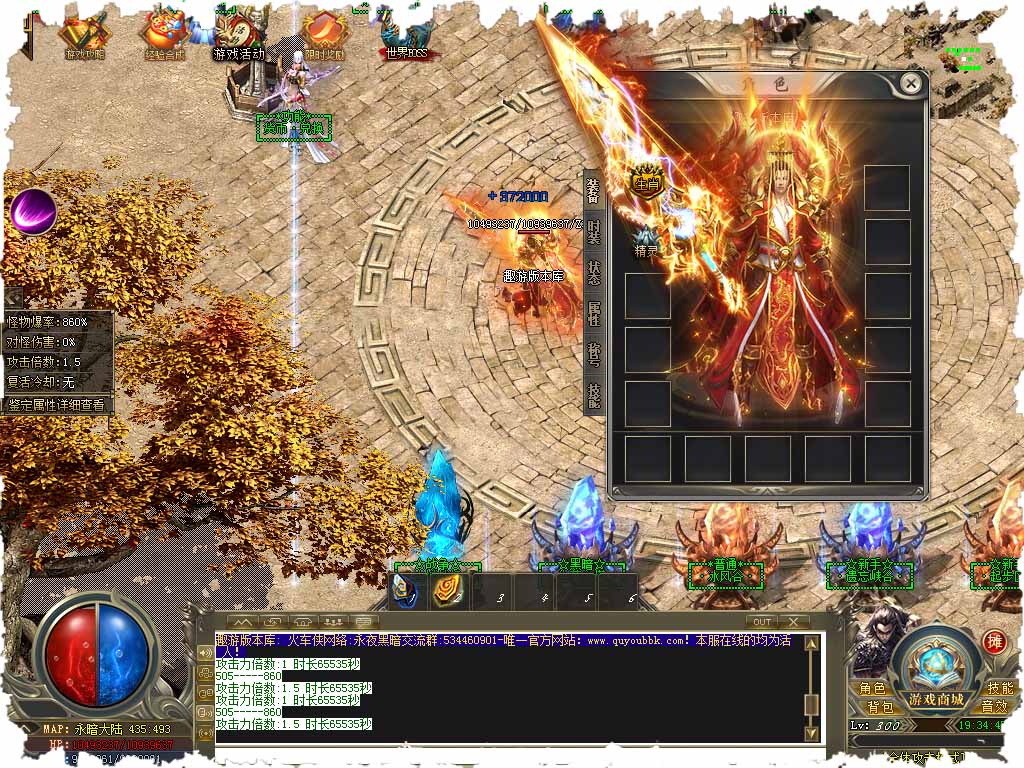Switch to the 装备 equipment tab
The image size is (1024, 768).
pyautogui.click(x=593, y=190)
